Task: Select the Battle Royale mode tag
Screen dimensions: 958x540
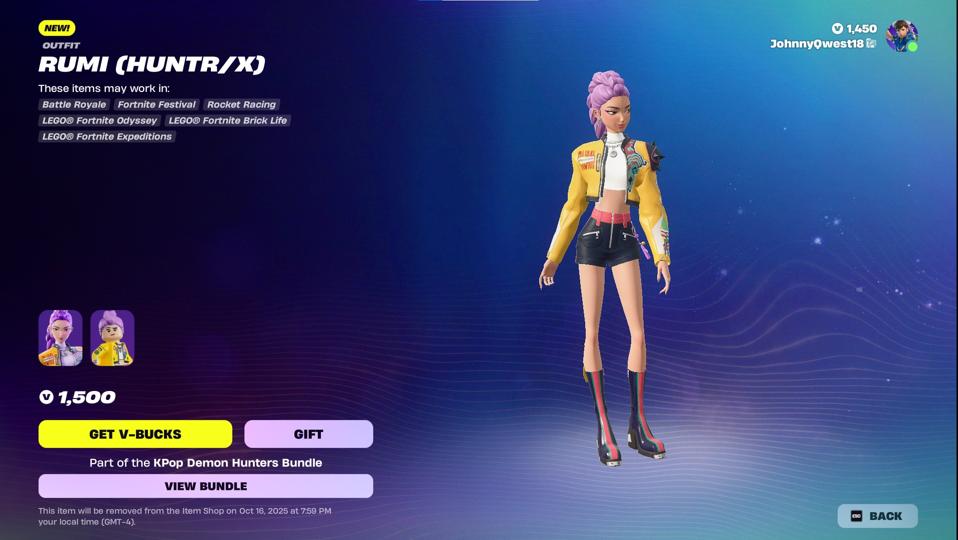Action: coord(74,104)
